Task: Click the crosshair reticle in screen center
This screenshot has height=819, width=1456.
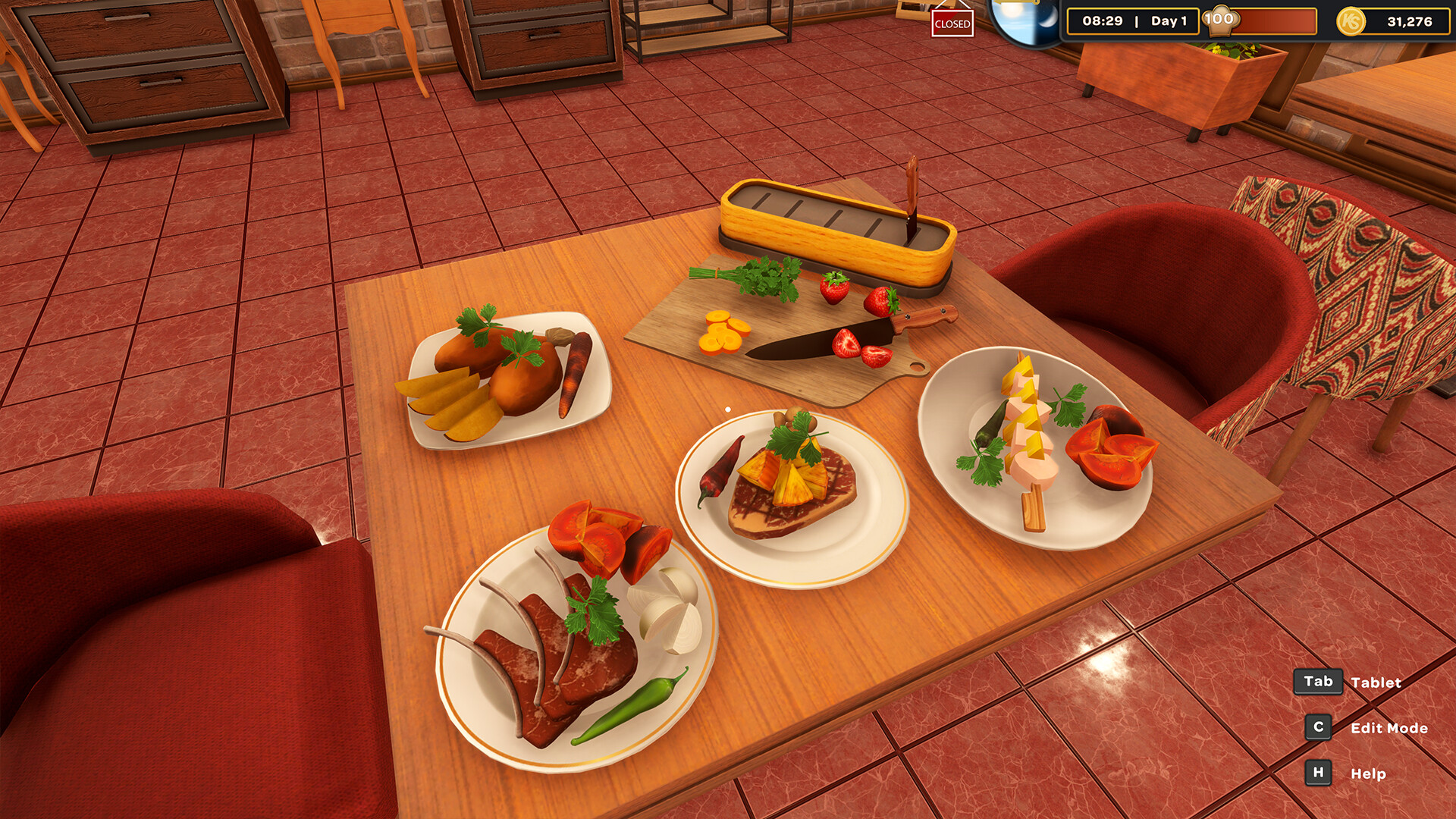Action: point(728,409)
